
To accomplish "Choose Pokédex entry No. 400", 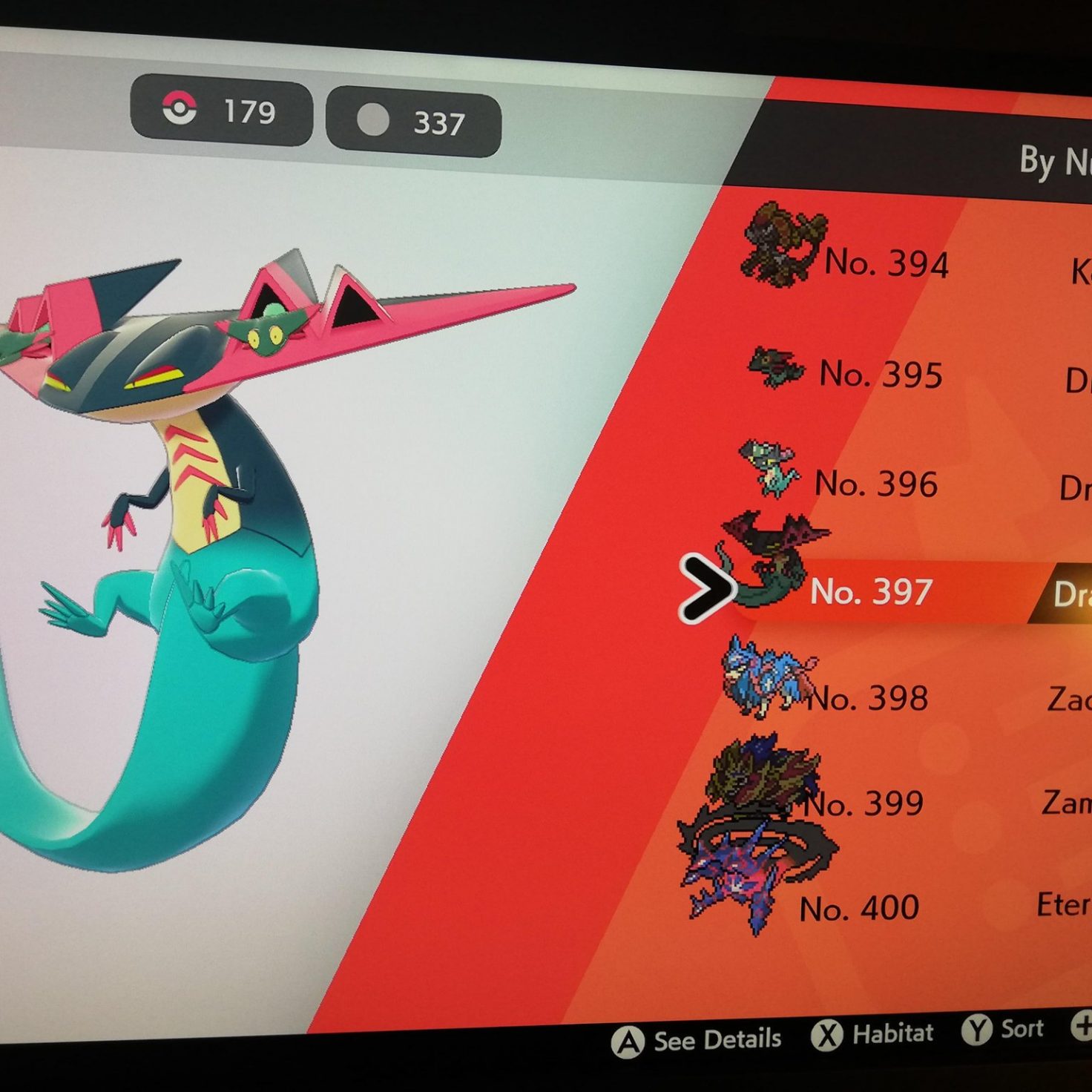I will [x=859, y=908].
